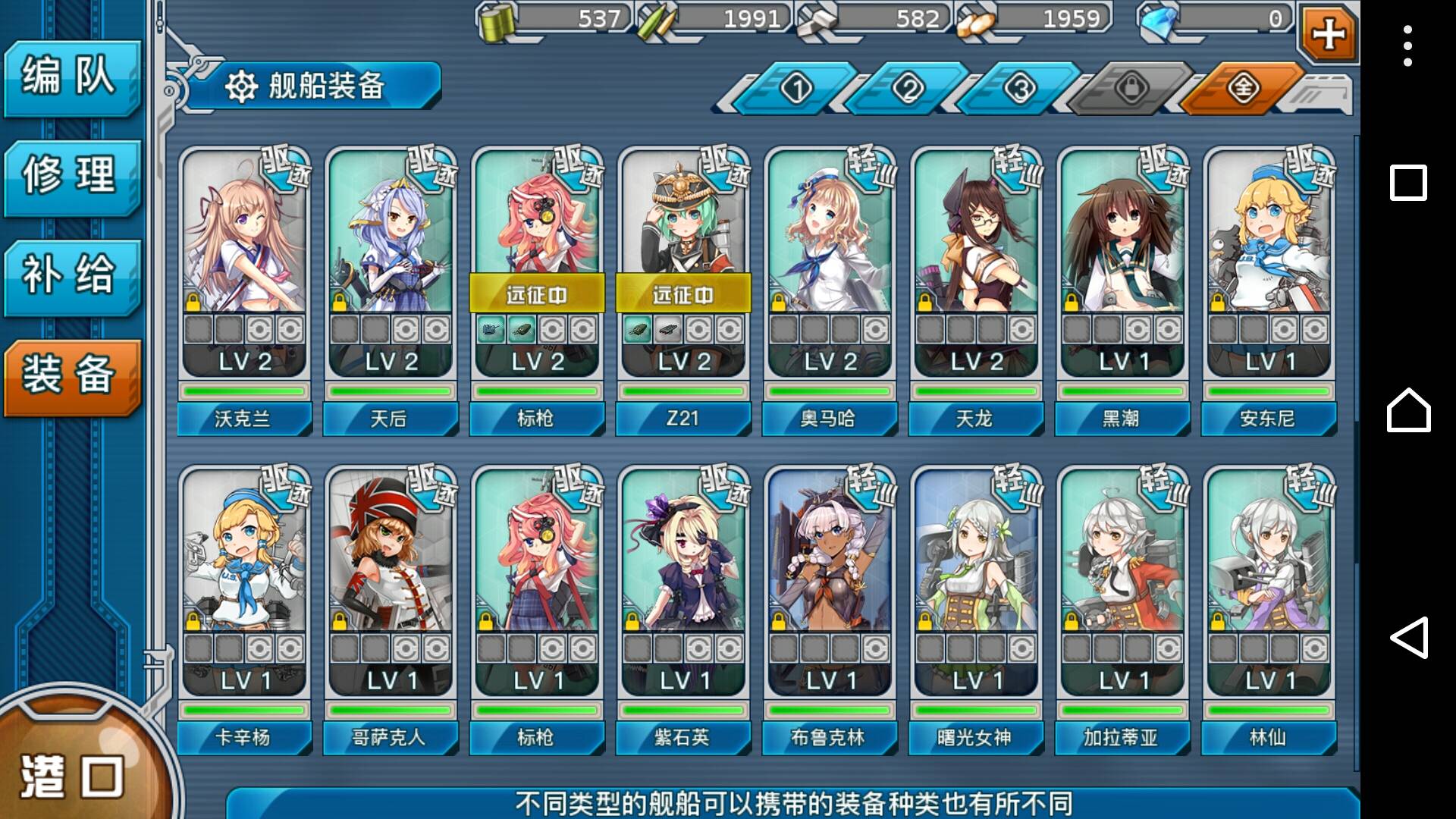Image resolution: width=1456 pixels, height=819 pixels.
Task: Choose the 布鲁克林 cruiser card
Action: [830, 607]
